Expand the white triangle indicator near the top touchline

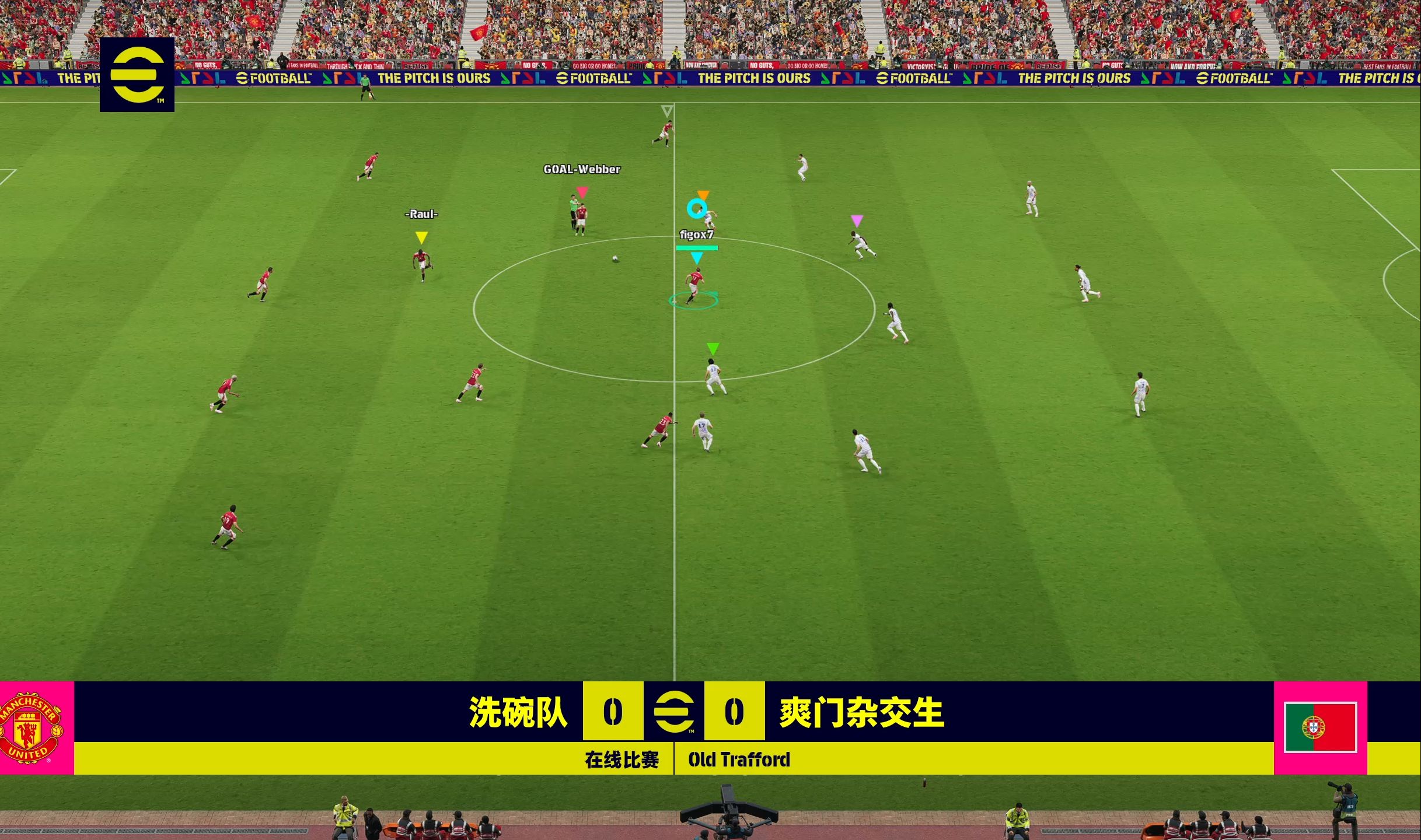tap(666, 110)
